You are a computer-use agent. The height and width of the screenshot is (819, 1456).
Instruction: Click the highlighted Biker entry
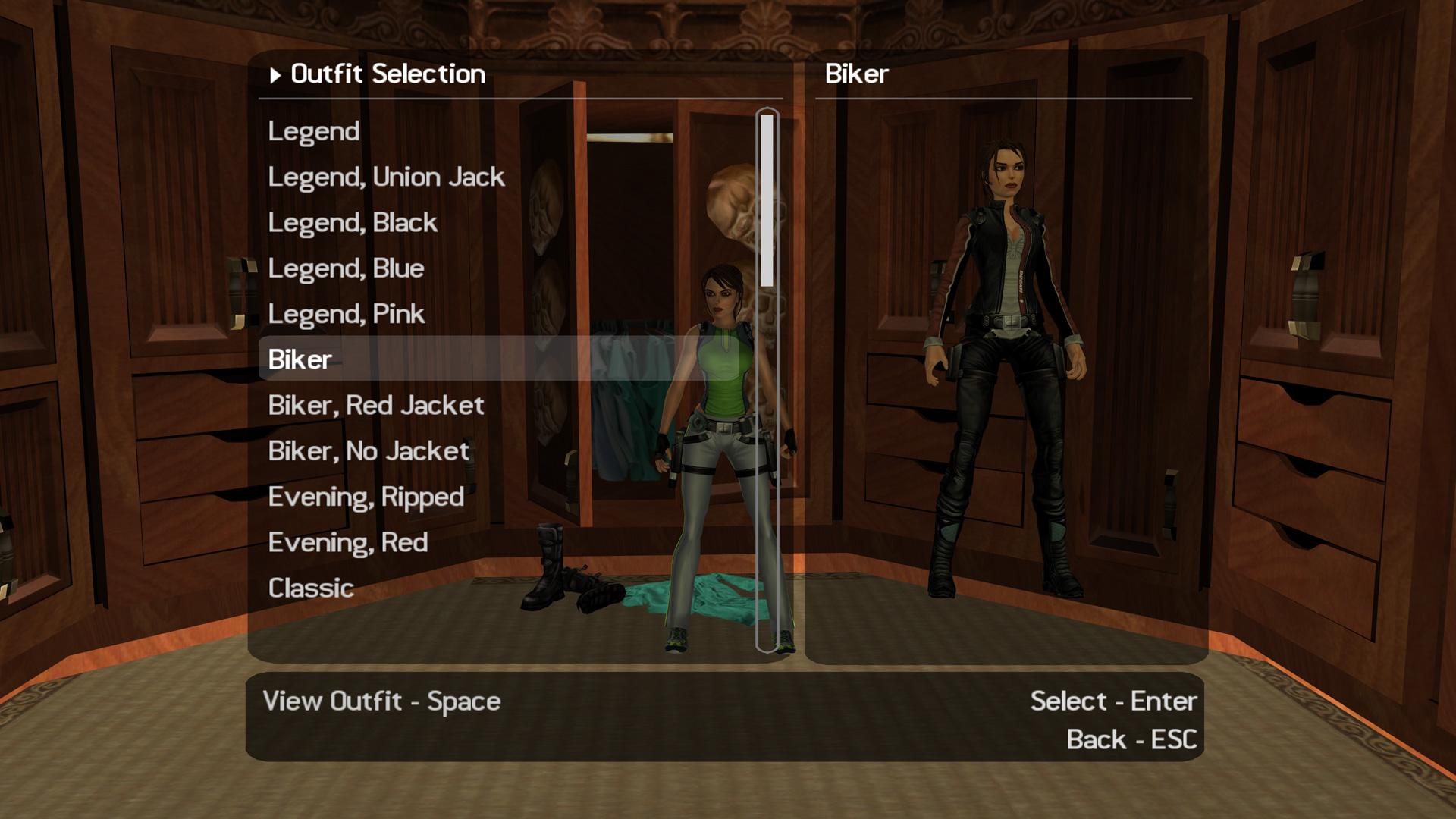(299, 359)
